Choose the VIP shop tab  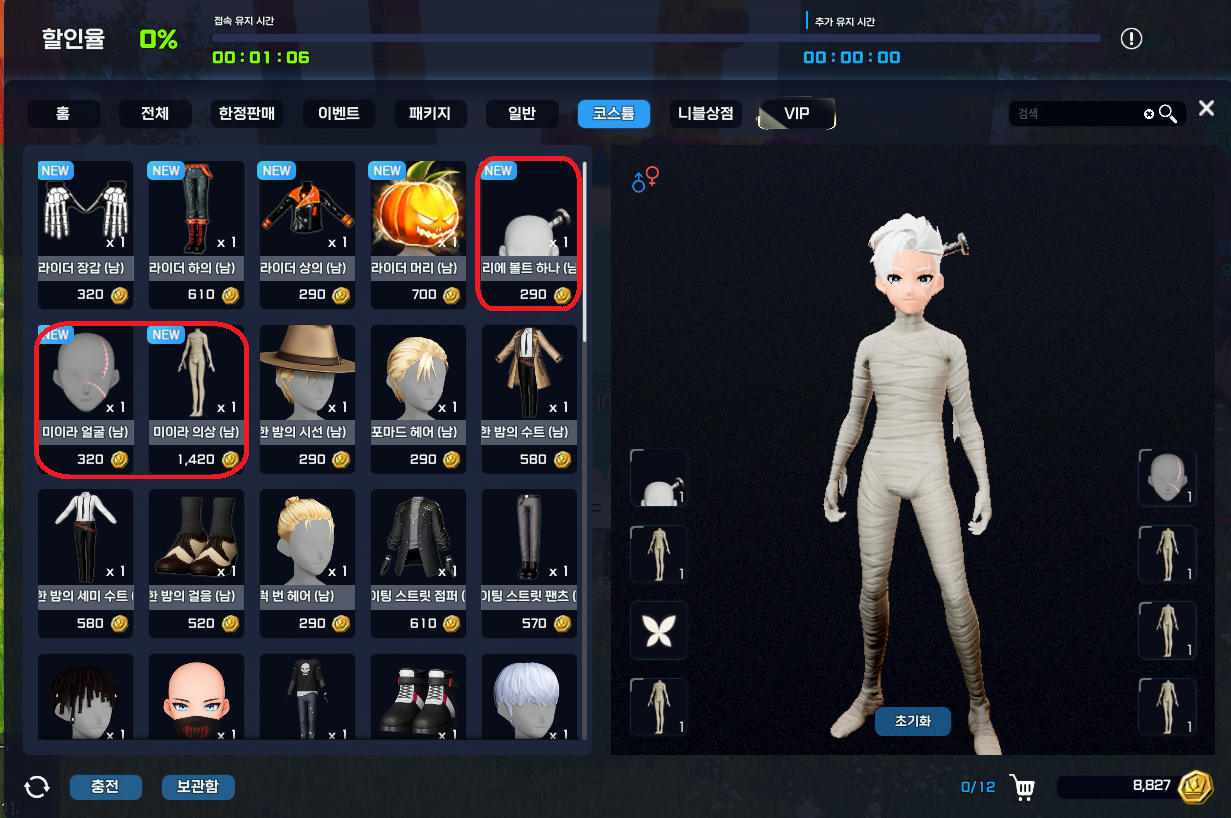pos(797,114)
